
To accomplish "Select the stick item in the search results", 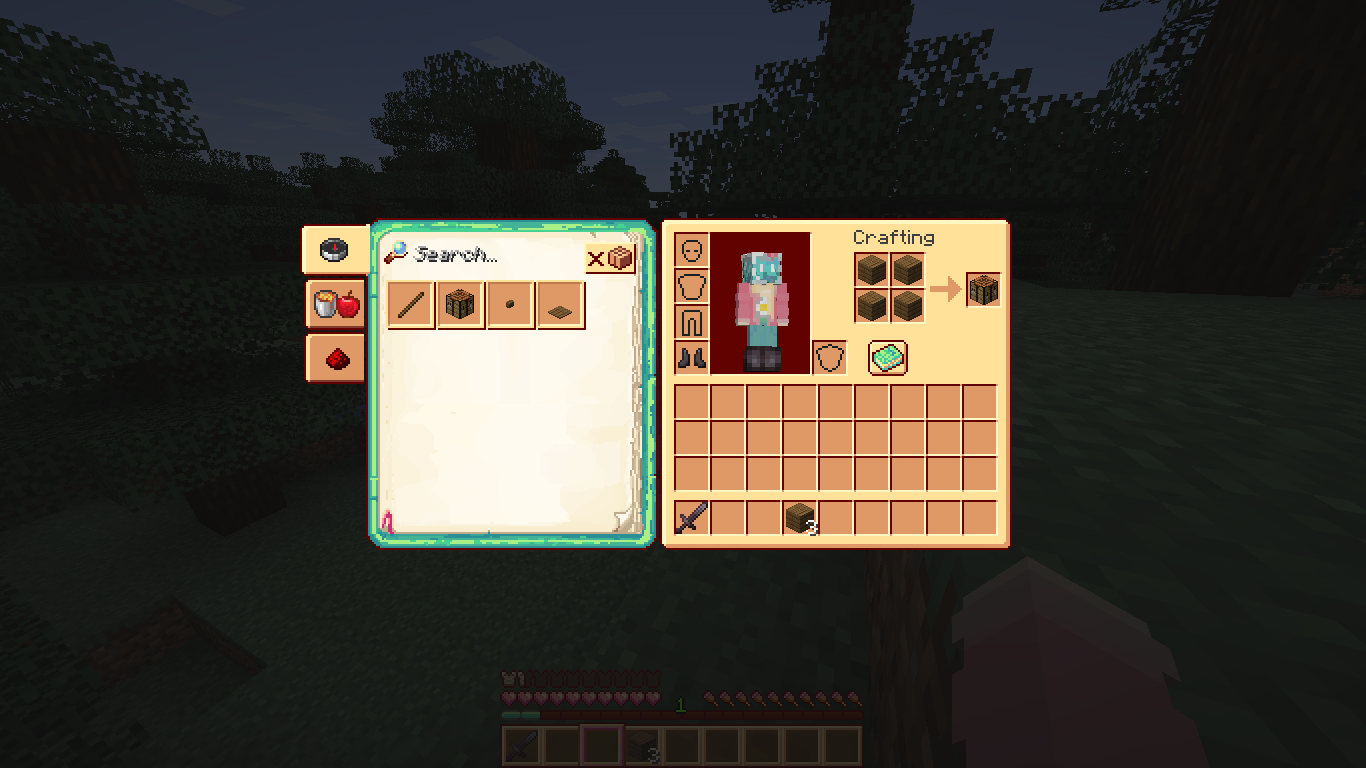I will 409,305.
